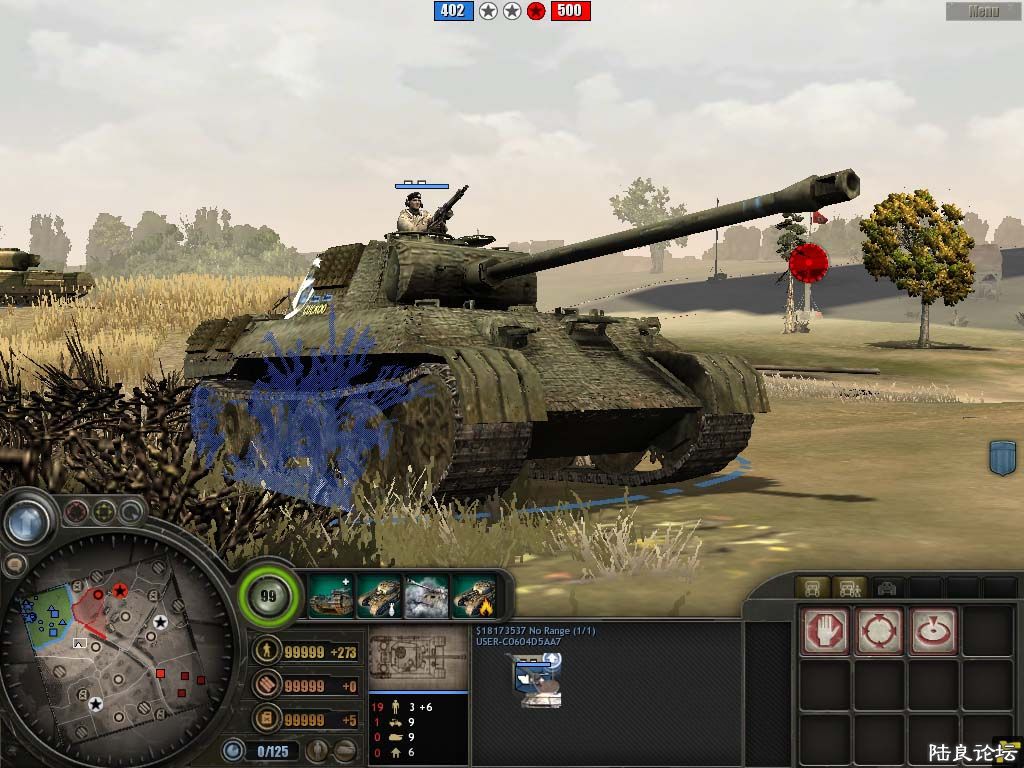Click the red circular minimap ping button
Viewport: 1024px width, 768px height.
coord(76,514)
